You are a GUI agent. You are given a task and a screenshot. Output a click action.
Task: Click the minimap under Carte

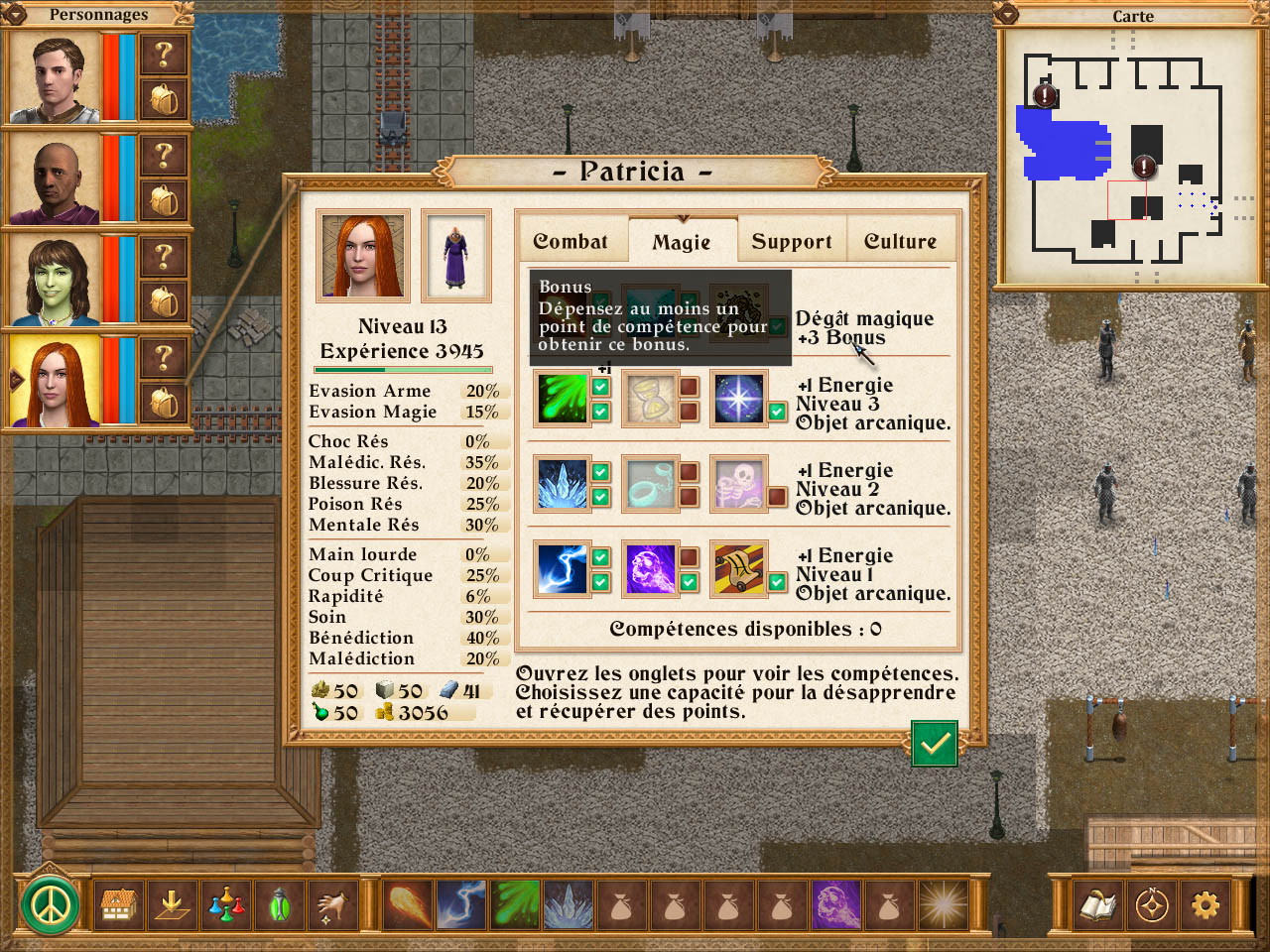1131,154
